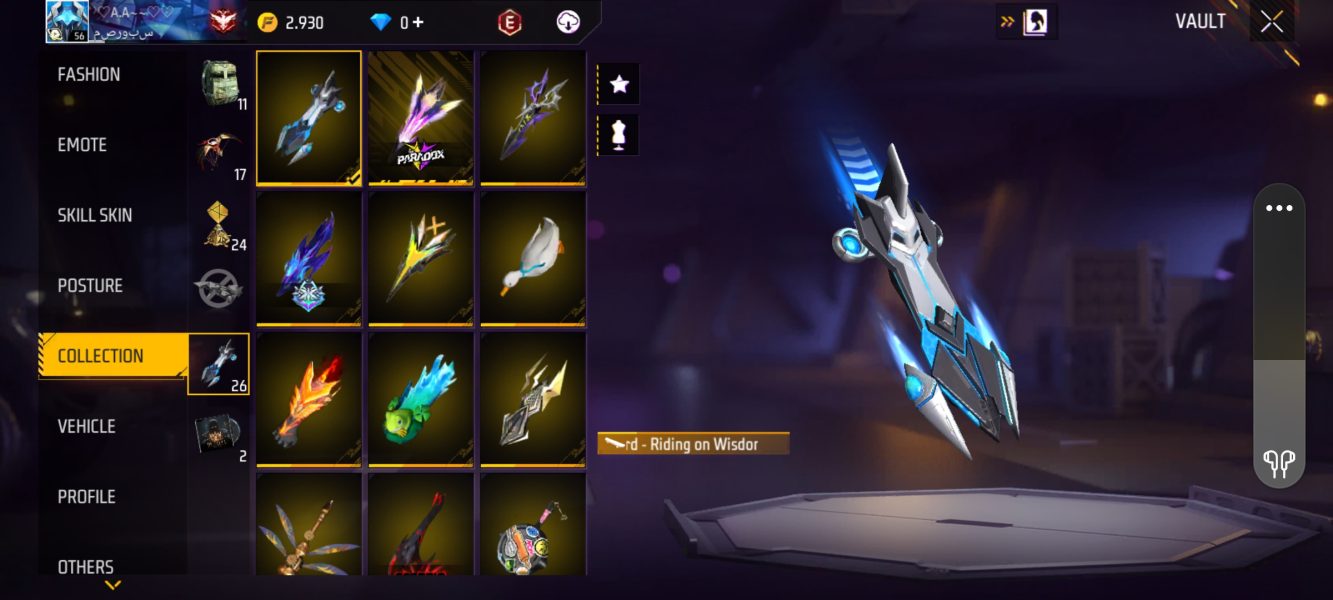Open the player profile avatar
Image resolution: width=1333 pixels, height=600 pixels.
point(67,22)
